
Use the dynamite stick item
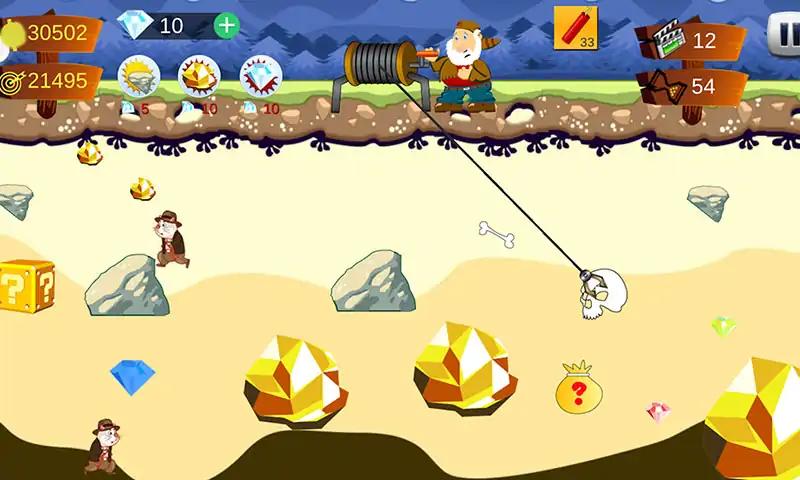pos(575,27)
